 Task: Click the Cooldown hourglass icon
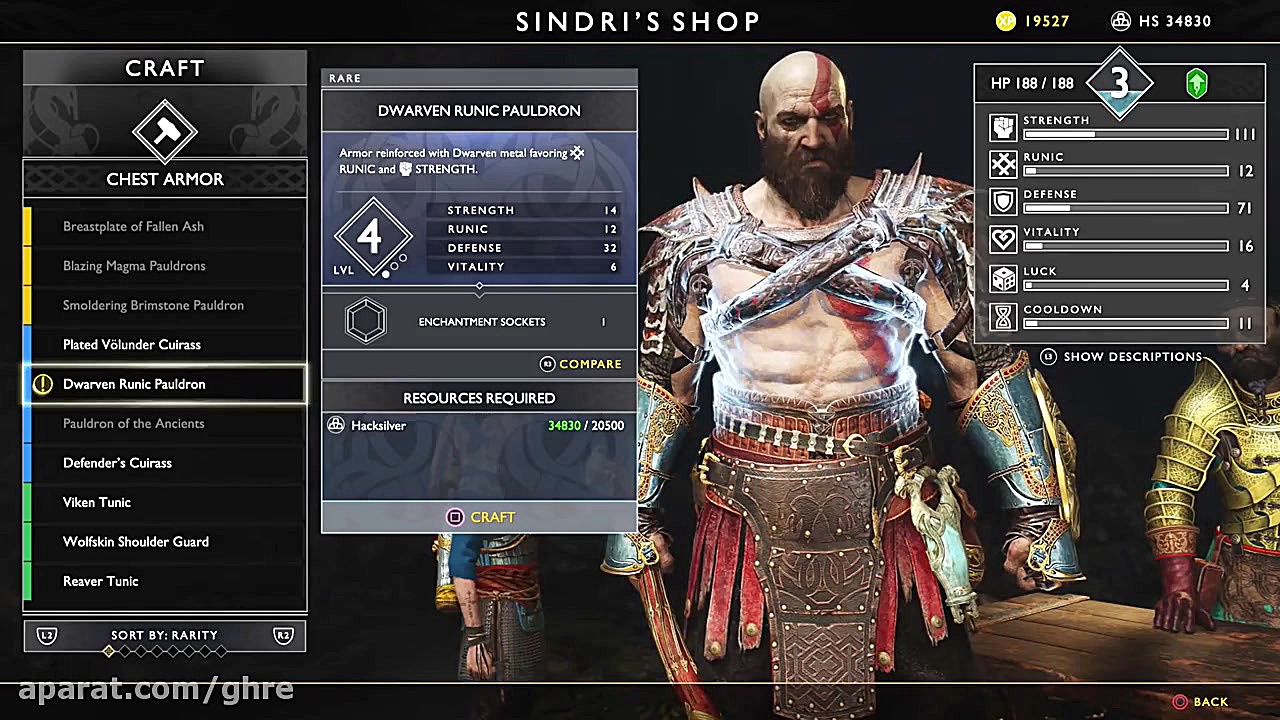tap(1003, 316)
